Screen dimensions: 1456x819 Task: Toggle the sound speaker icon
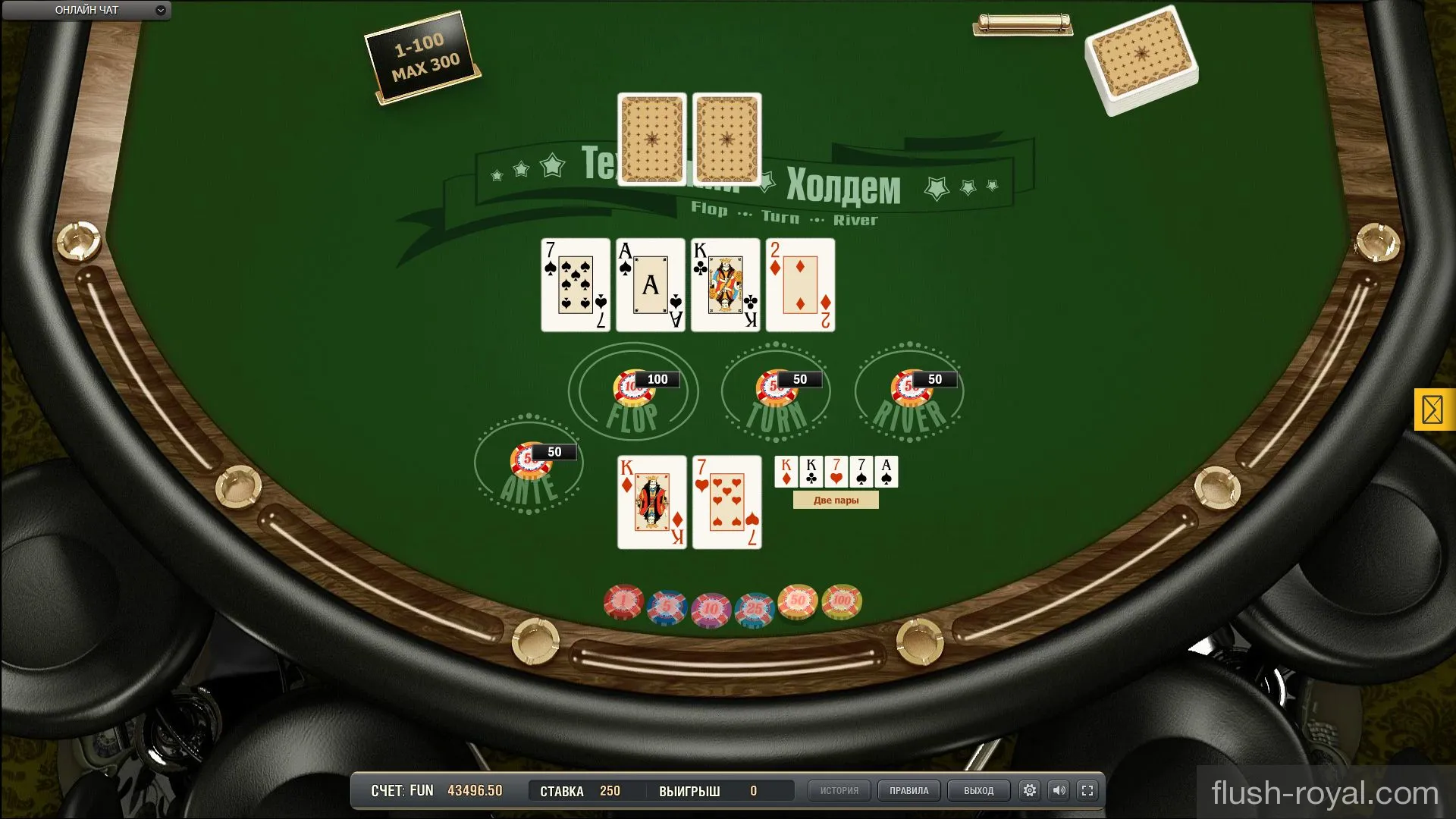coord(1059,791)
